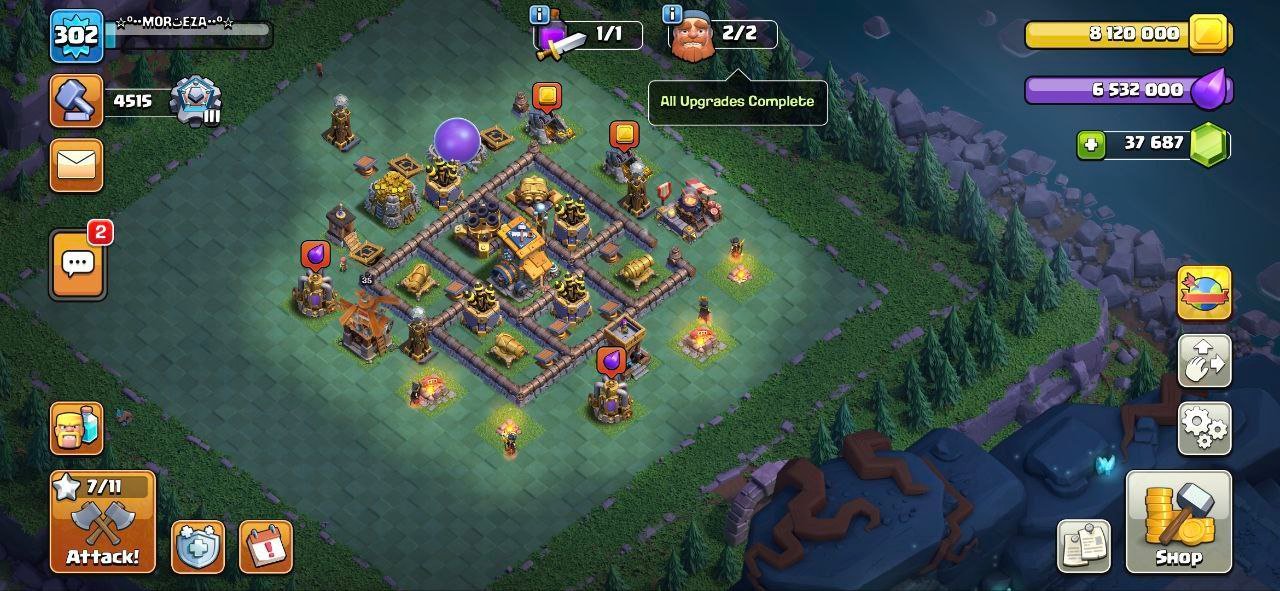
Task: View the league badge beside 4515 trophies
Action: tap(194, 101)
